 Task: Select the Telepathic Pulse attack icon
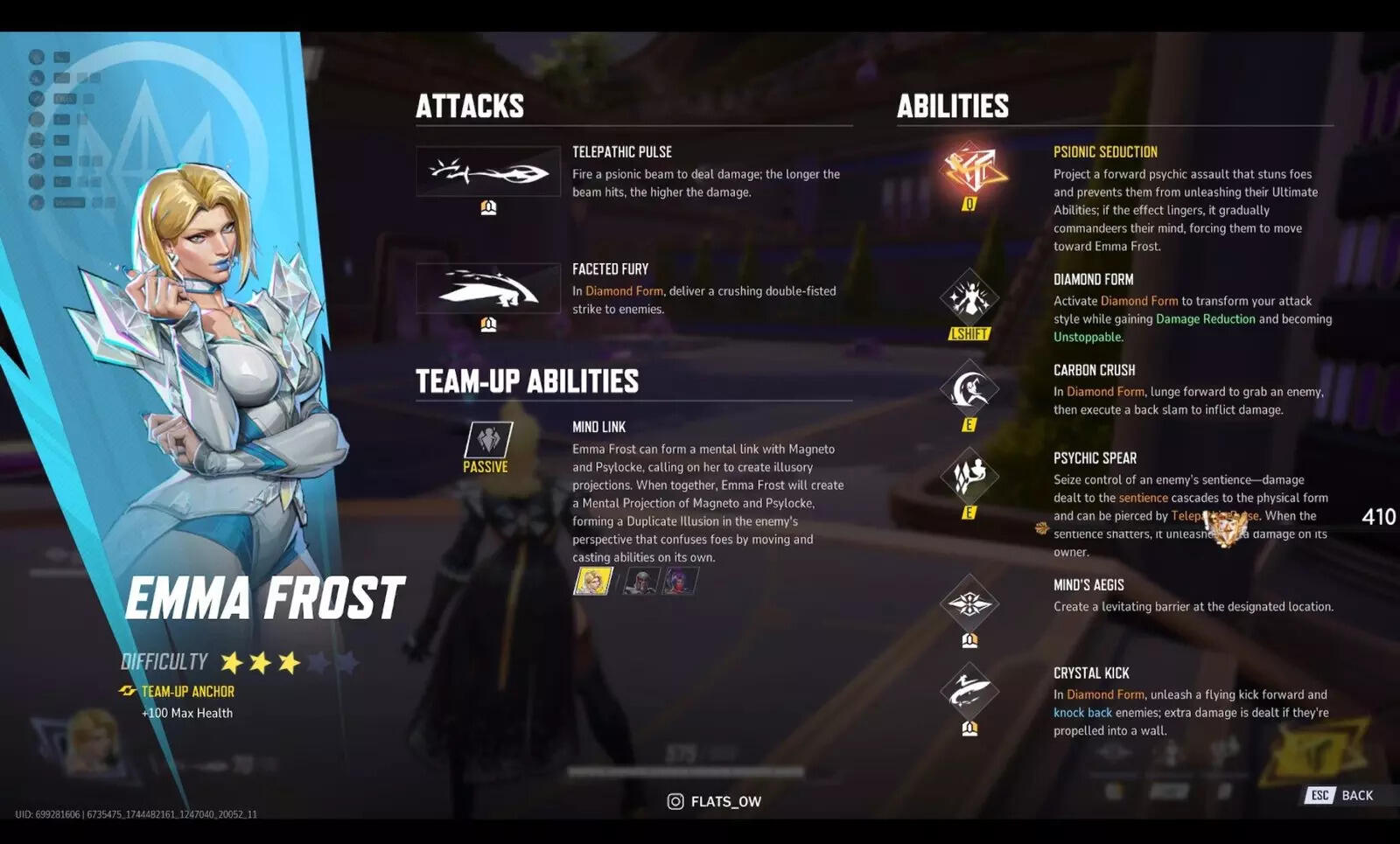[488, 171]
